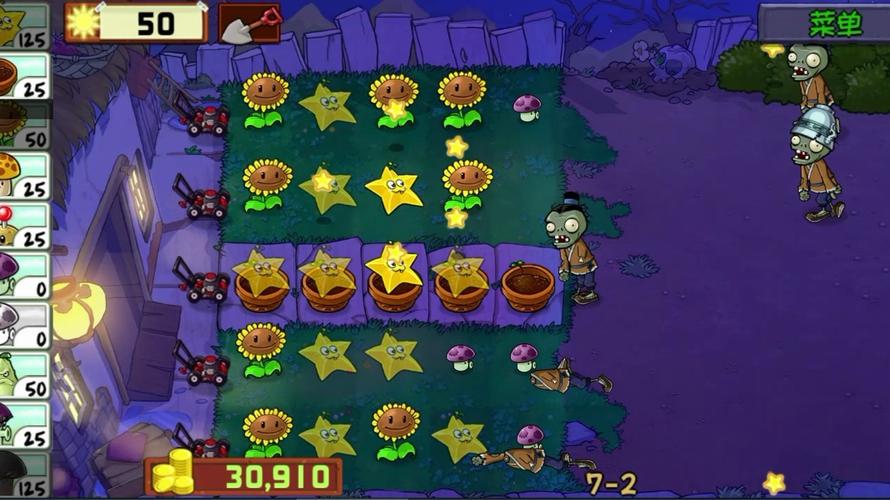This screenshot has width=890, height=500.
Task: Select the Starfruit seed packet
Action: click(x=24, y=24)
